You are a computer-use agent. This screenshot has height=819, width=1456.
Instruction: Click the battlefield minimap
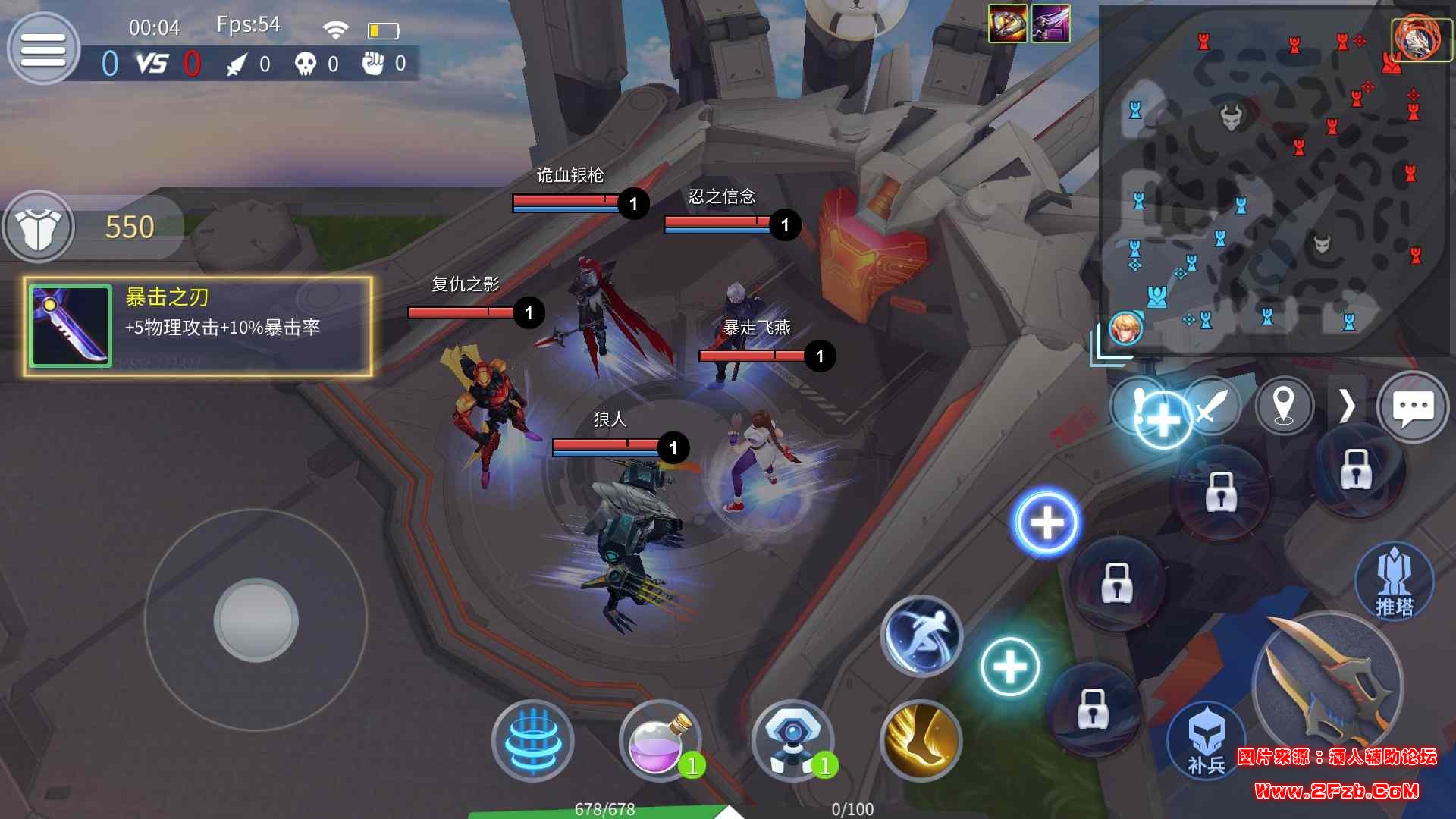[x=1274, y=182]
